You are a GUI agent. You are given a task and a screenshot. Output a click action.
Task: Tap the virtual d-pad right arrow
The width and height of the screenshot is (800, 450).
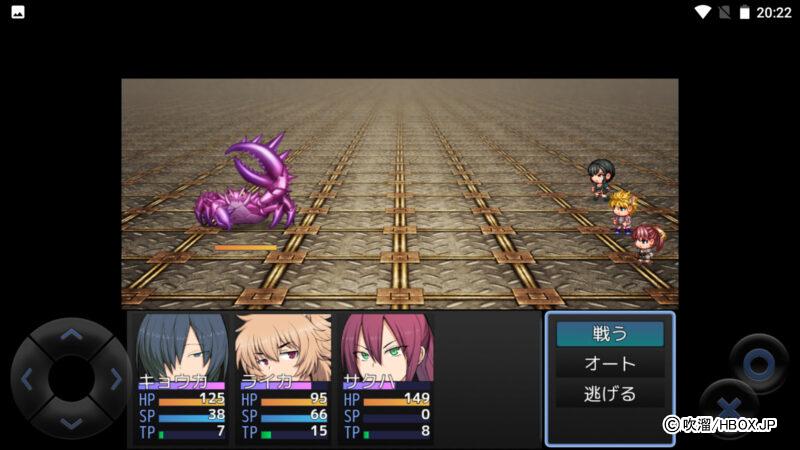(x=113, y=379)
